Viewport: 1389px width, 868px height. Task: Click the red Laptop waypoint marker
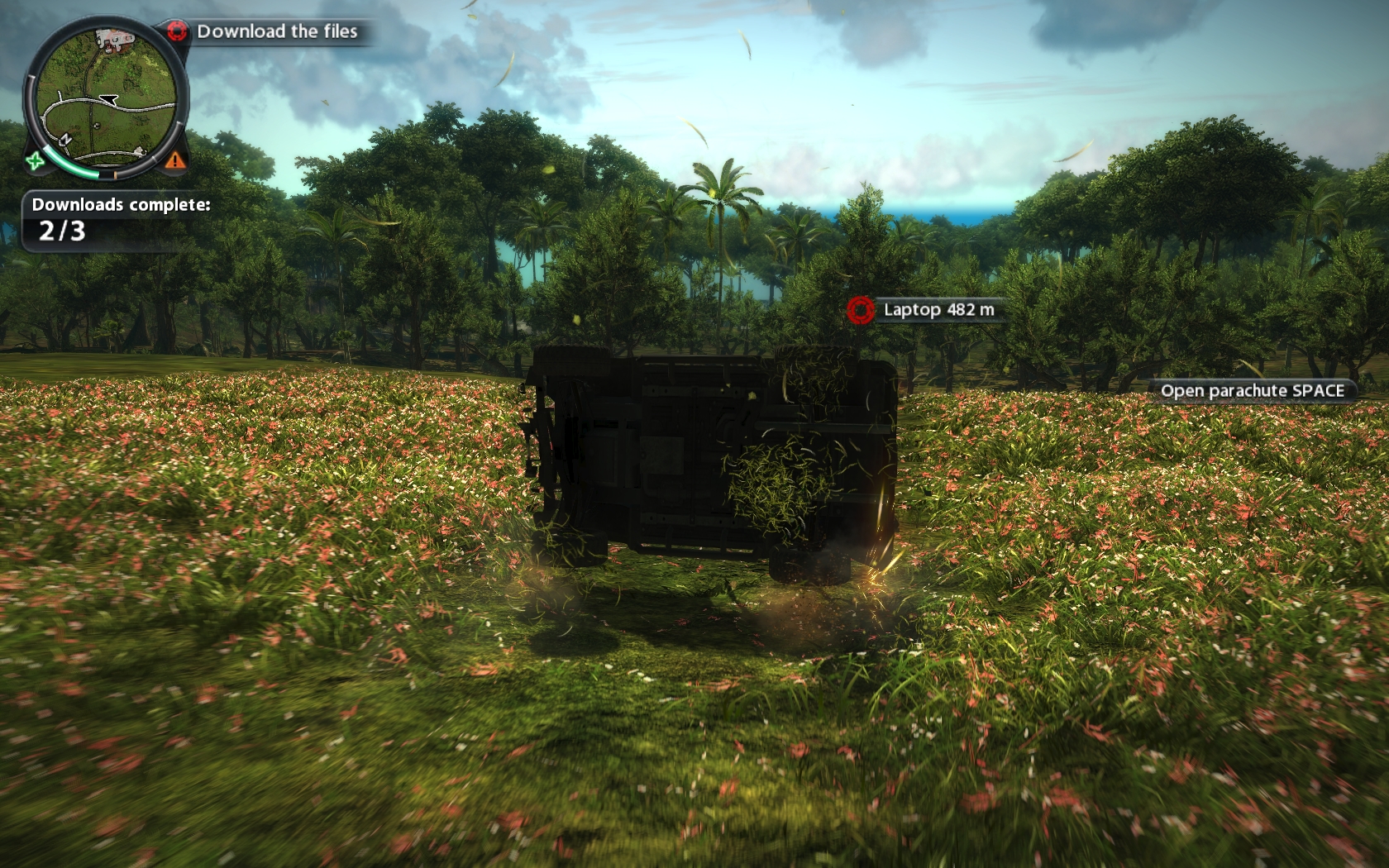click(x=860, y=310)
